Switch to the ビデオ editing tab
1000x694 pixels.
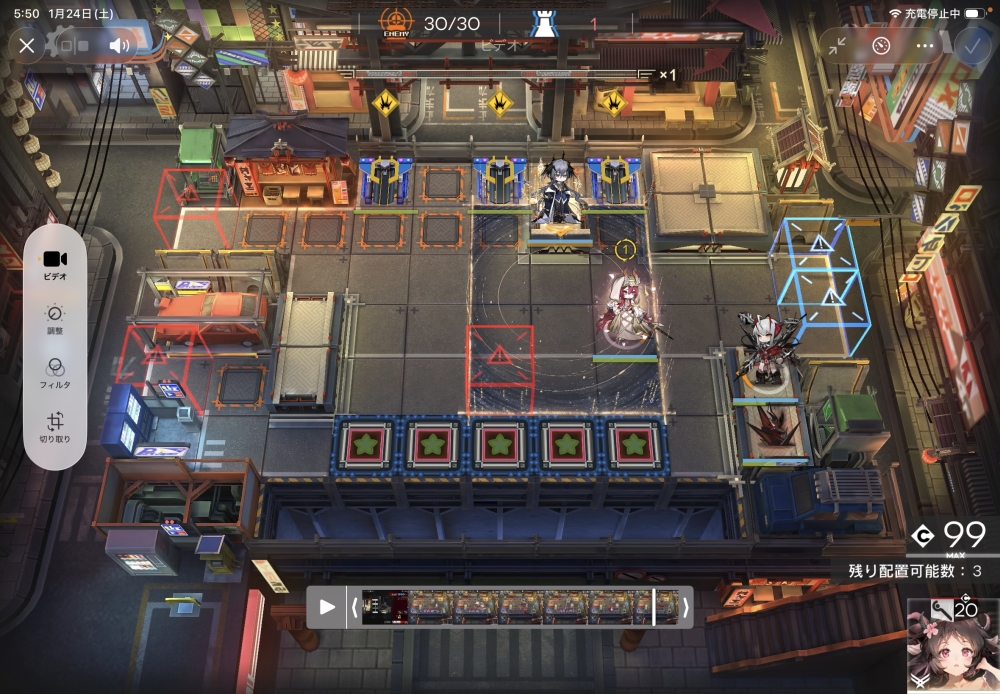[55, 264]
